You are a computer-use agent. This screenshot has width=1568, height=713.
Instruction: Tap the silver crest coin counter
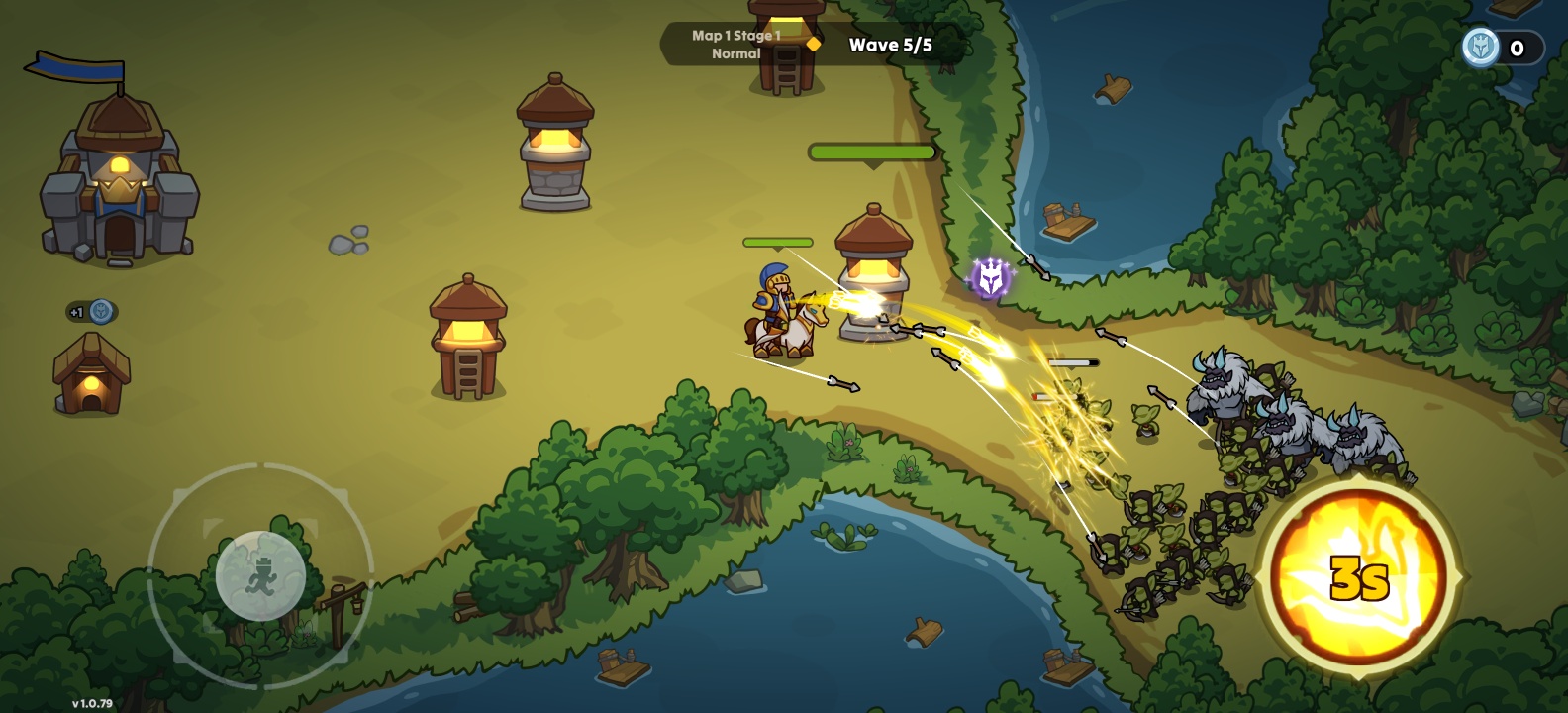(x=1502, y=48)
